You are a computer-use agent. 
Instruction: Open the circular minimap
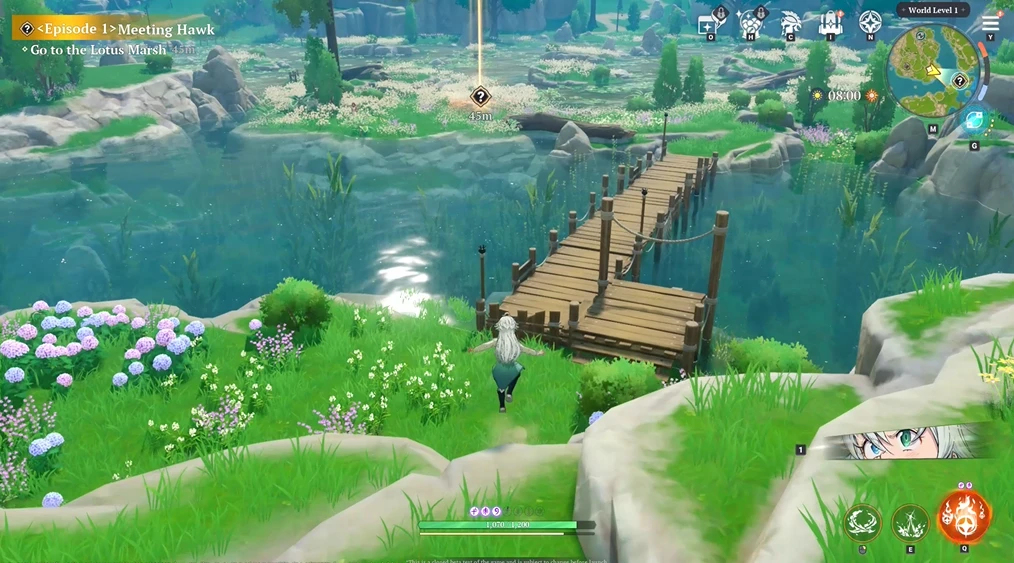[932, 71]
